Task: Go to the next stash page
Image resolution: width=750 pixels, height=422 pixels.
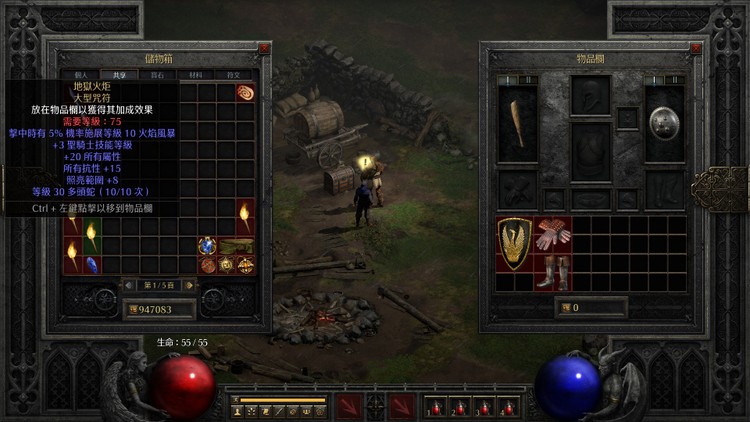Action: click(x=190, y=285)
